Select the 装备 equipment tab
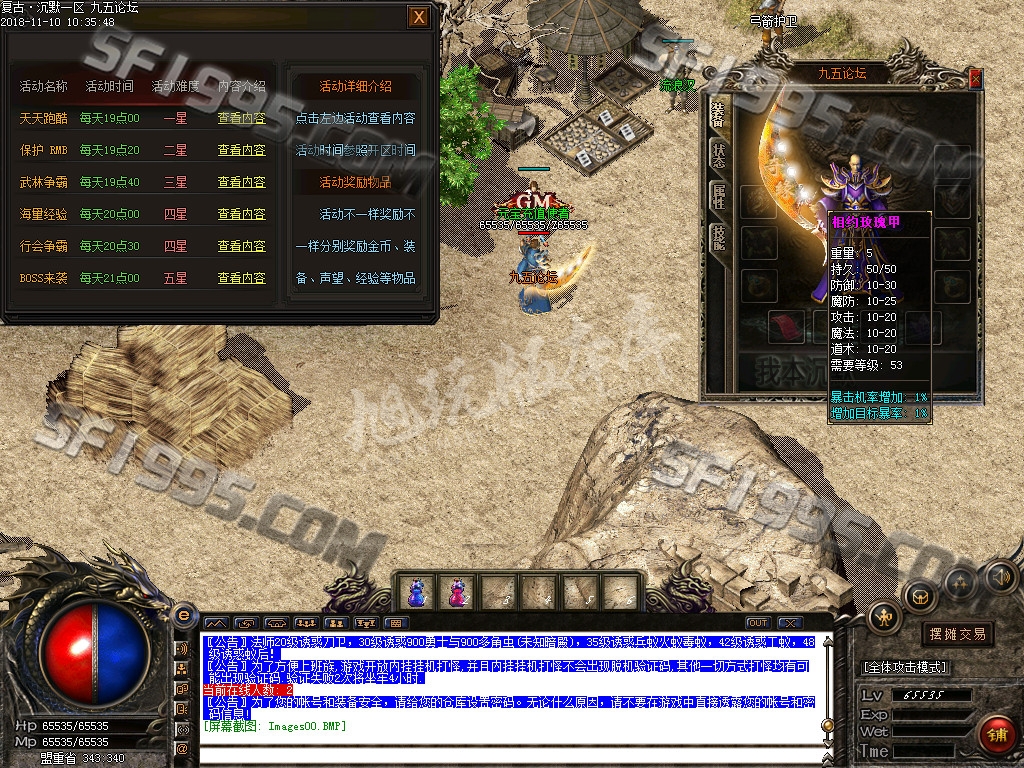Viewport: 1024px width, 768px height. pos(719,112)
